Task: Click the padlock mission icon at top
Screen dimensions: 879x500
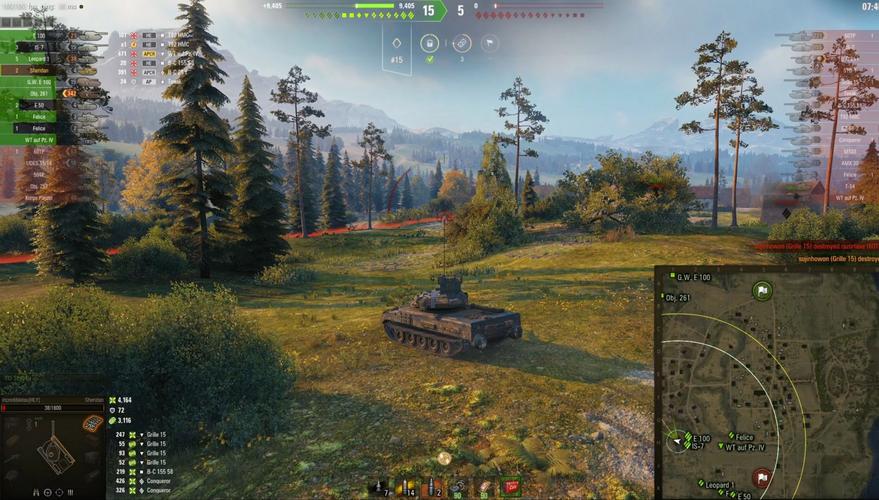Action: coord(429,44)
